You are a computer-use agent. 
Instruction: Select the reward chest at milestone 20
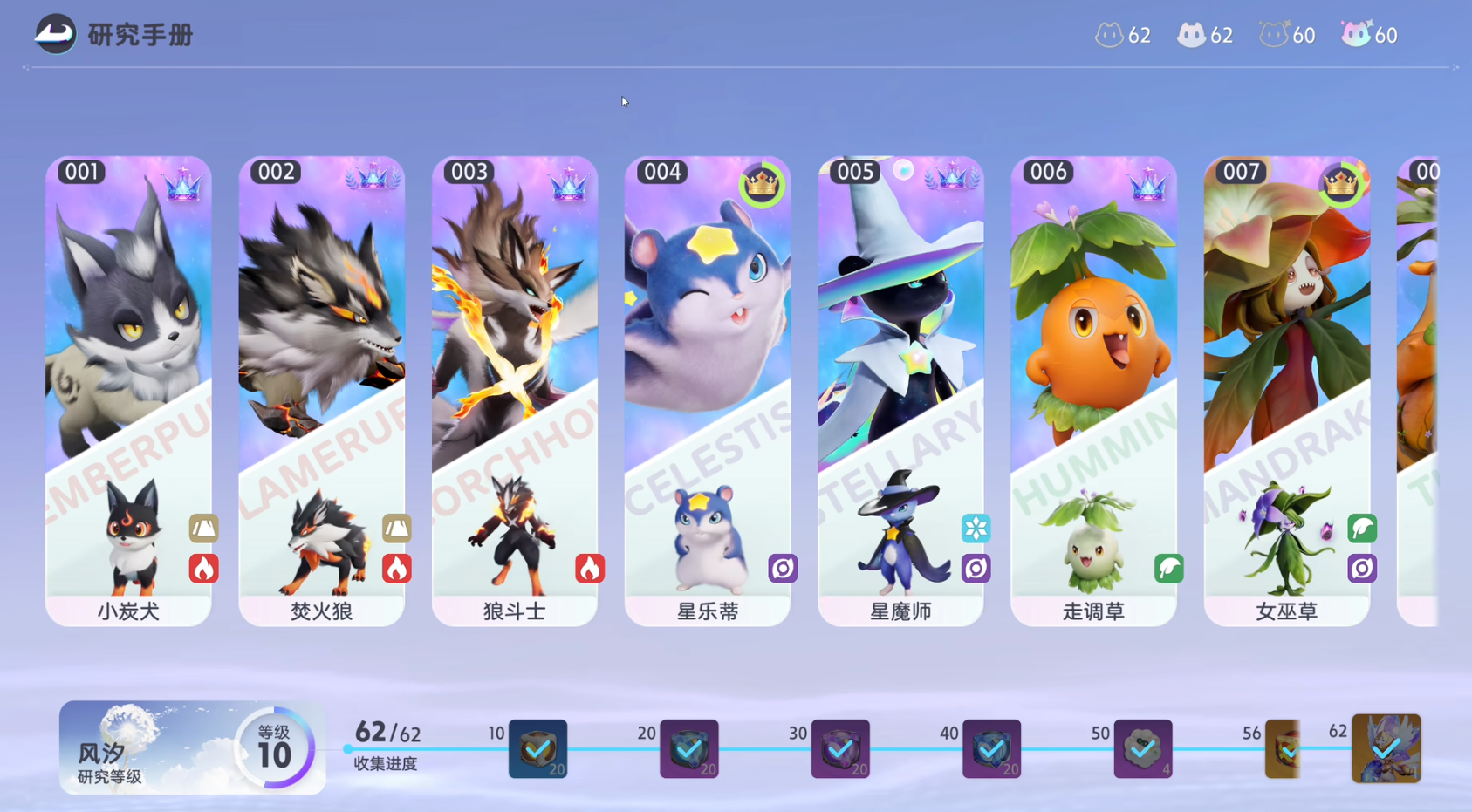689,748
